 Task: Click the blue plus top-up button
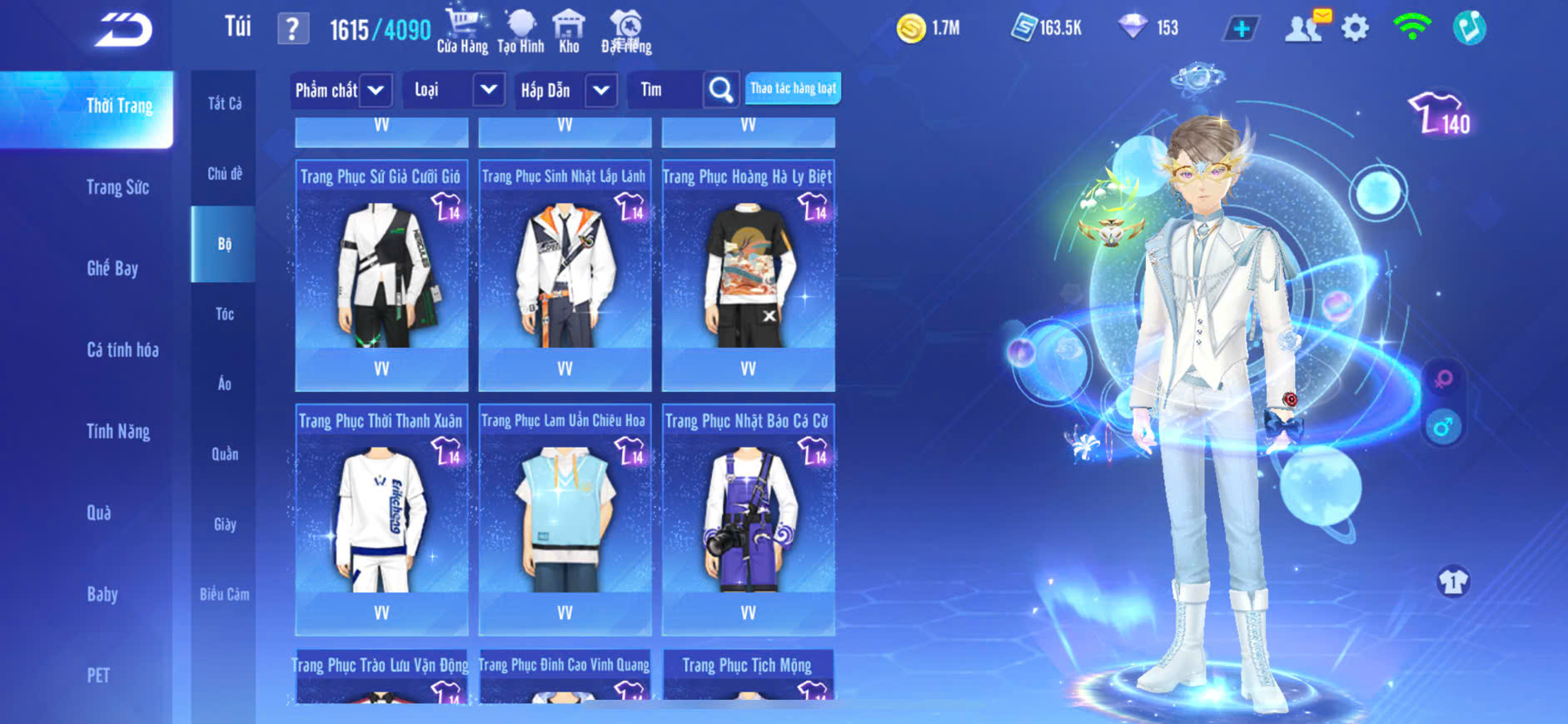(1241, 29)
